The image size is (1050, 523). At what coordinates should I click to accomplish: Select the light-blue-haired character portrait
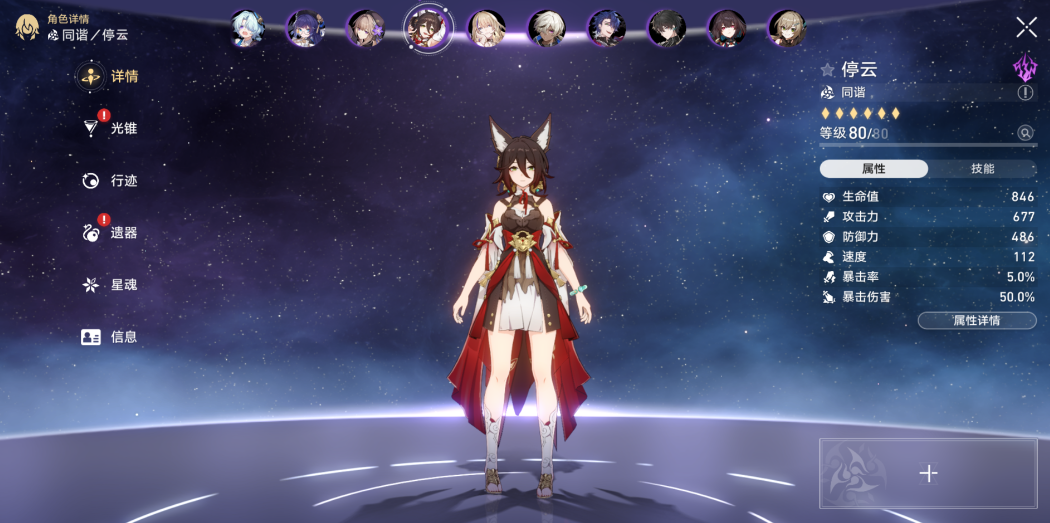247,28
